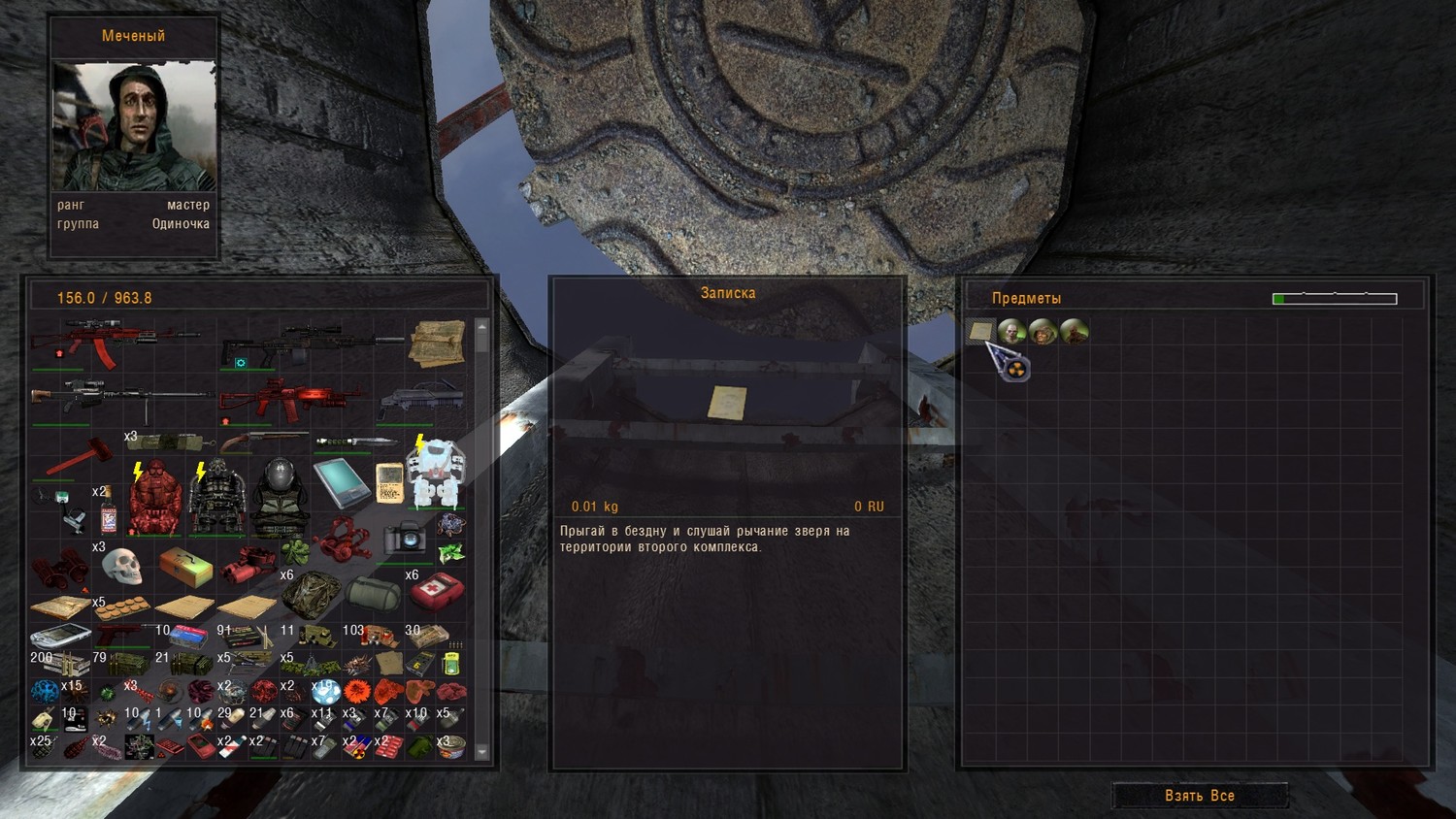Choose the black suppressed scoped rifle
The image size is (1456, 819).
point(311,344)
